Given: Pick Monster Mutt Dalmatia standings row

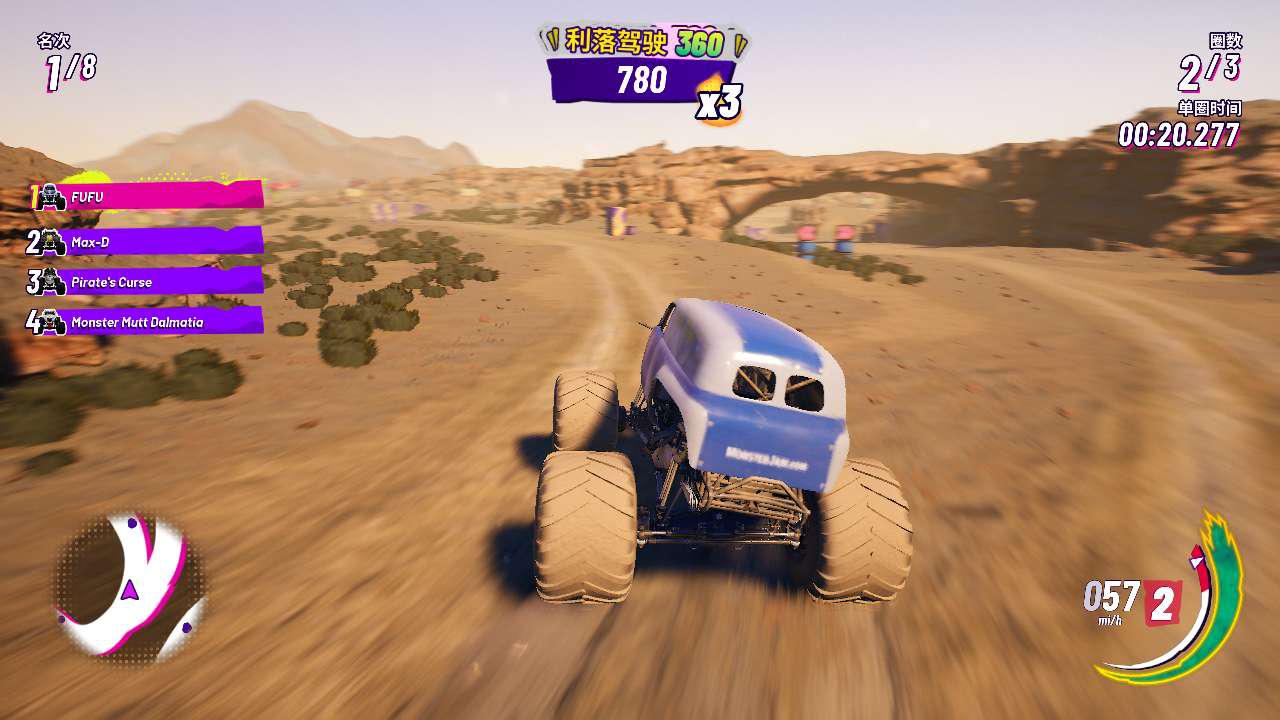Looking at the screenshot, I should click(x=150, y=322).
